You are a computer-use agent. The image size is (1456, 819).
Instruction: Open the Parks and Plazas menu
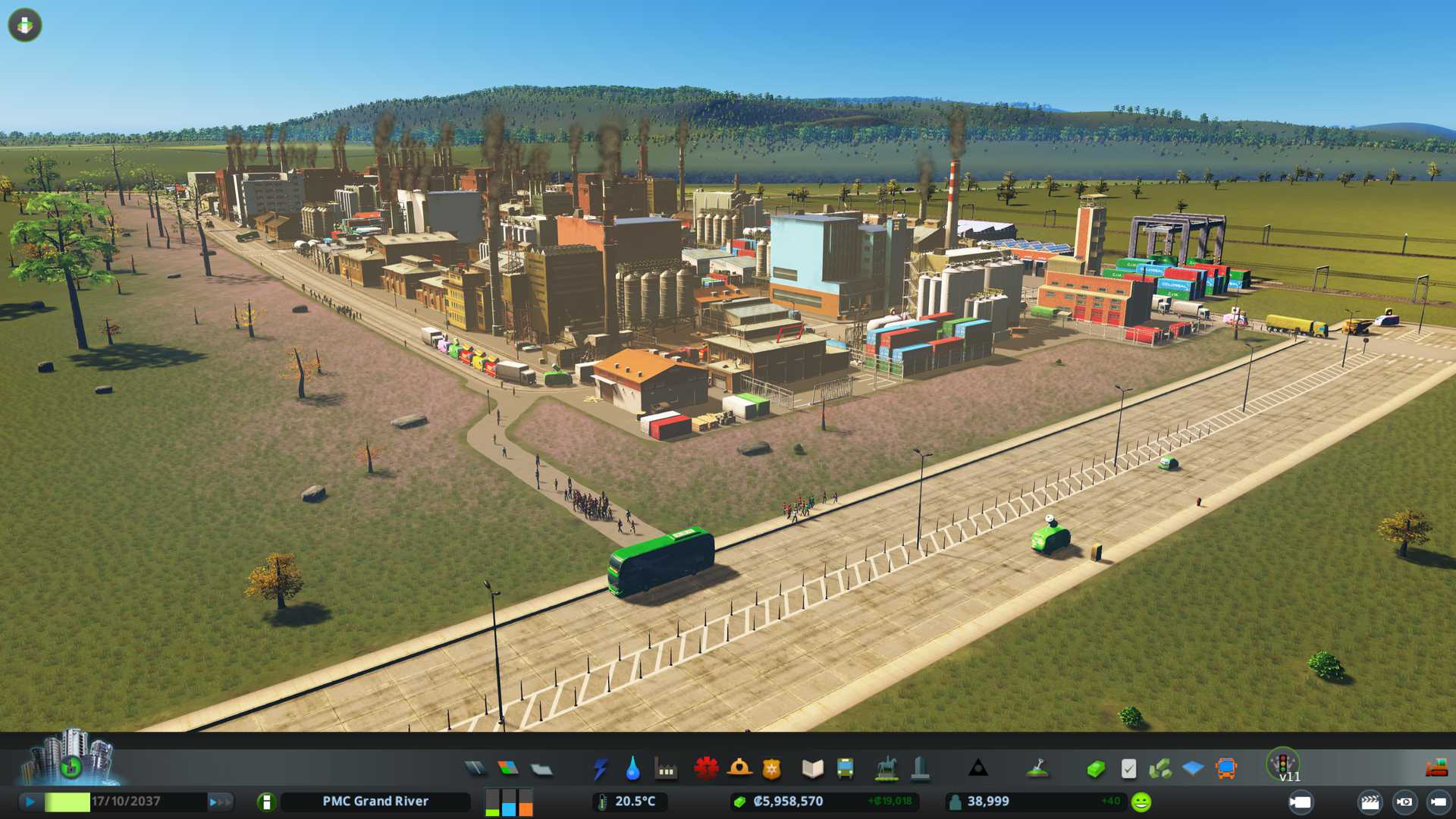pyautogui.click(x=886, y=769)
